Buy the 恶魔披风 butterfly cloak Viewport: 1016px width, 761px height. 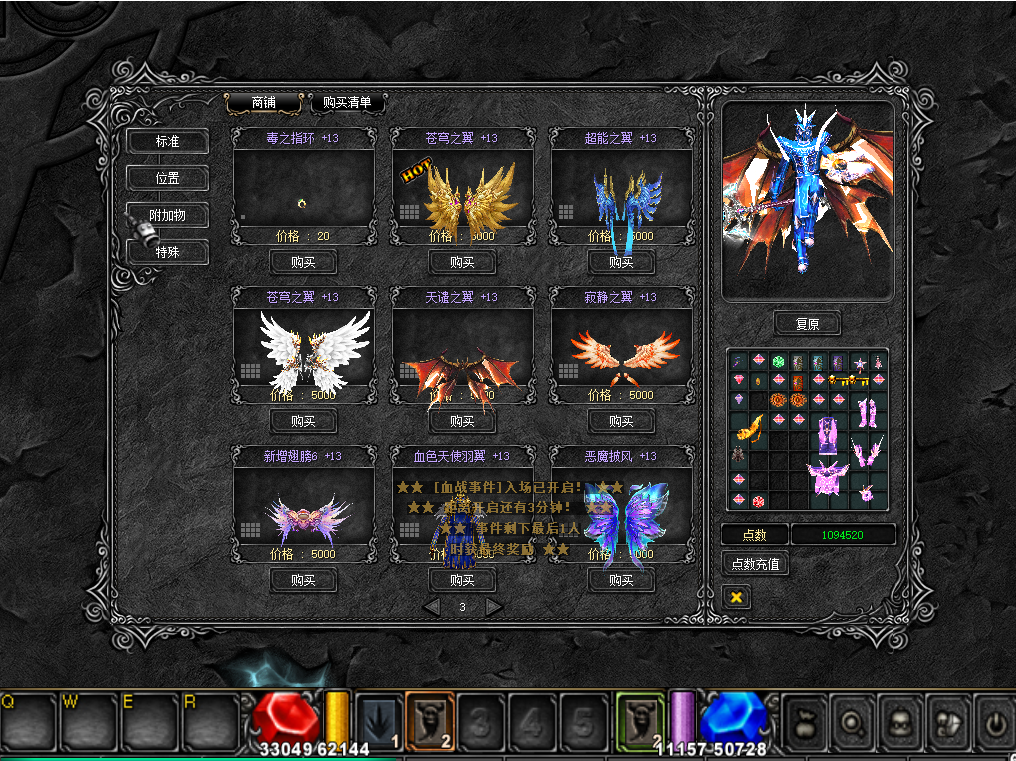621,580
